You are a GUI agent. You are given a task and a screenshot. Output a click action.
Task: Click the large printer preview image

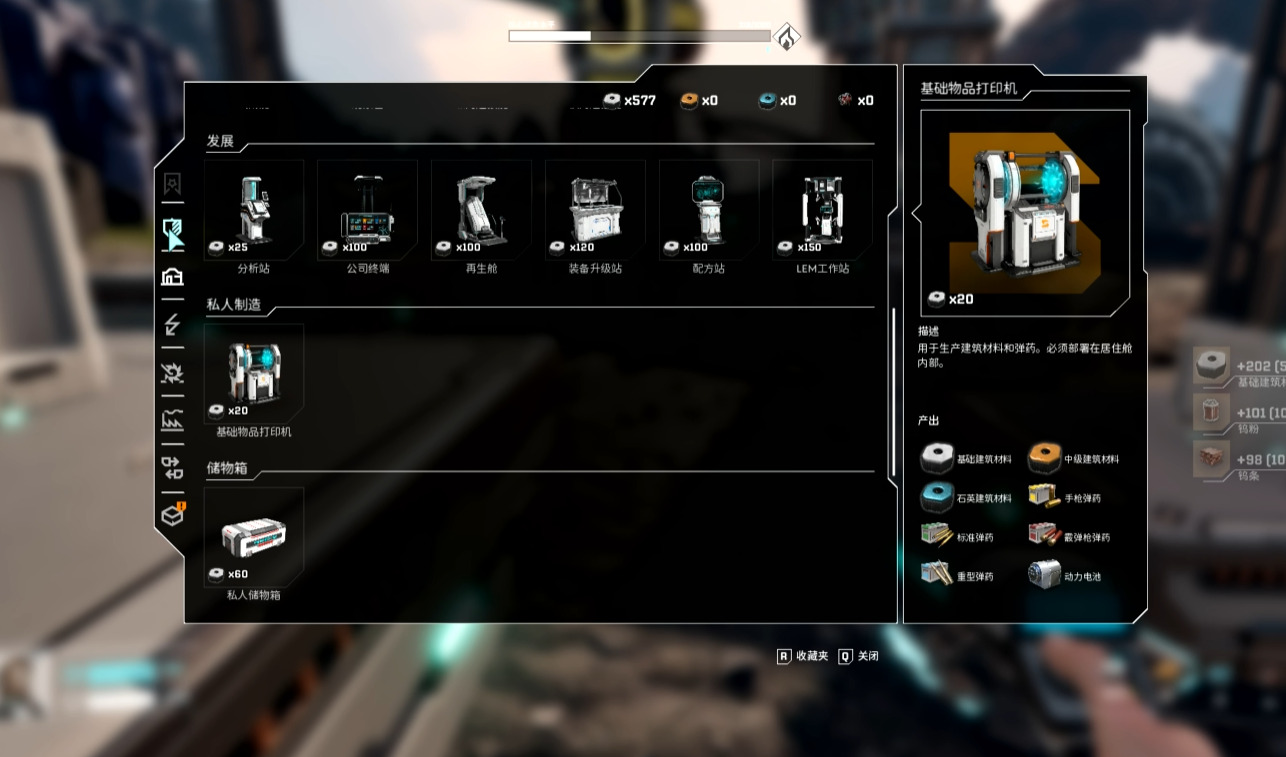click(1025, 212)
